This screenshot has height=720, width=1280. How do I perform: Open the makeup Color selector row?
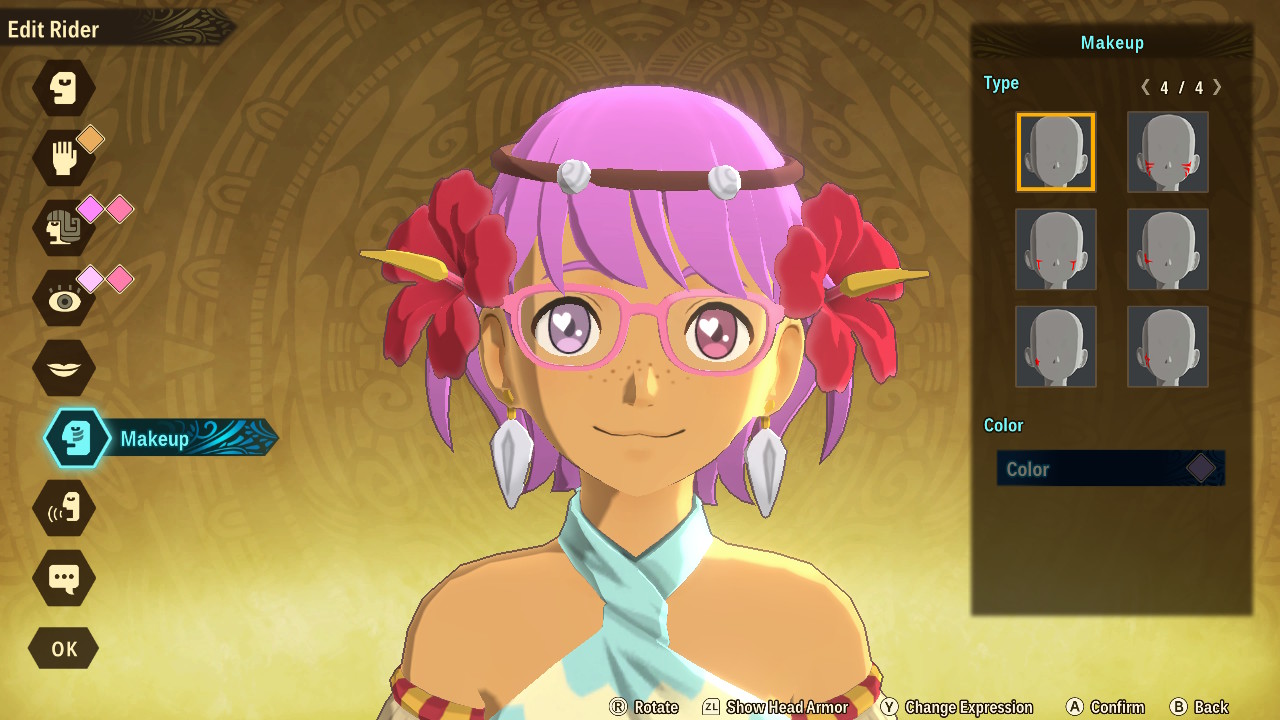[1110, 468]
